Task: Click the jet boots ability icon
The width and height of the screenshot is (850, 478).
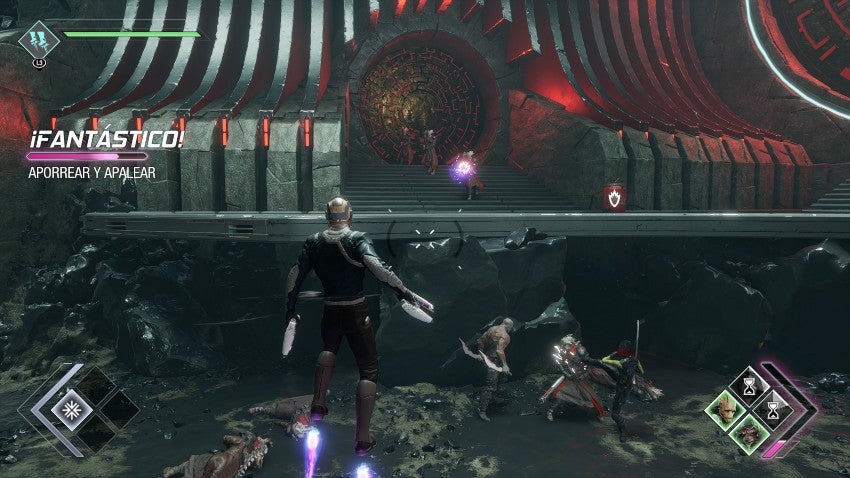Action: [39, 40]
